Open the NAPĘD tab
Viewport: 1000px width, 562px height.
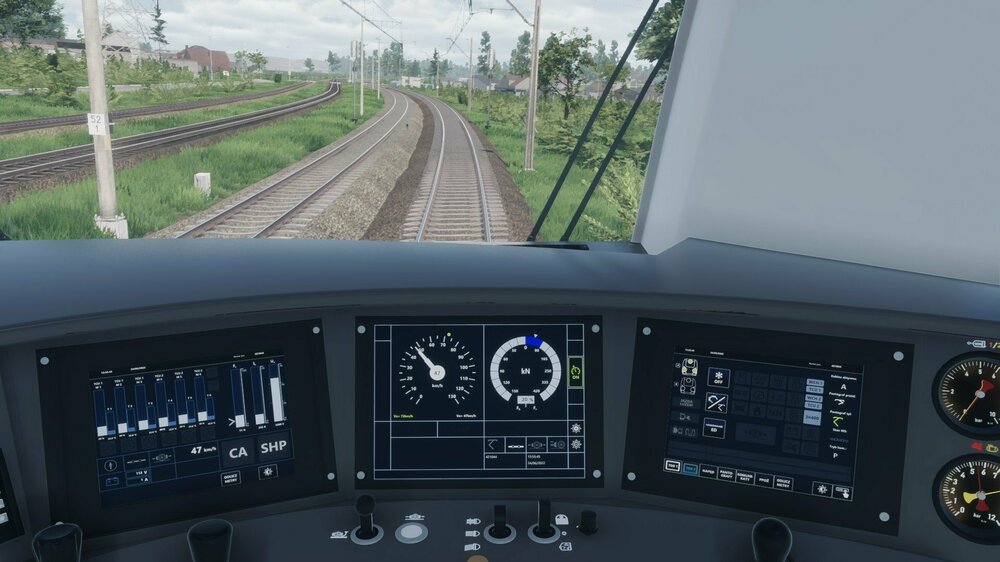[x=708, y=471]
